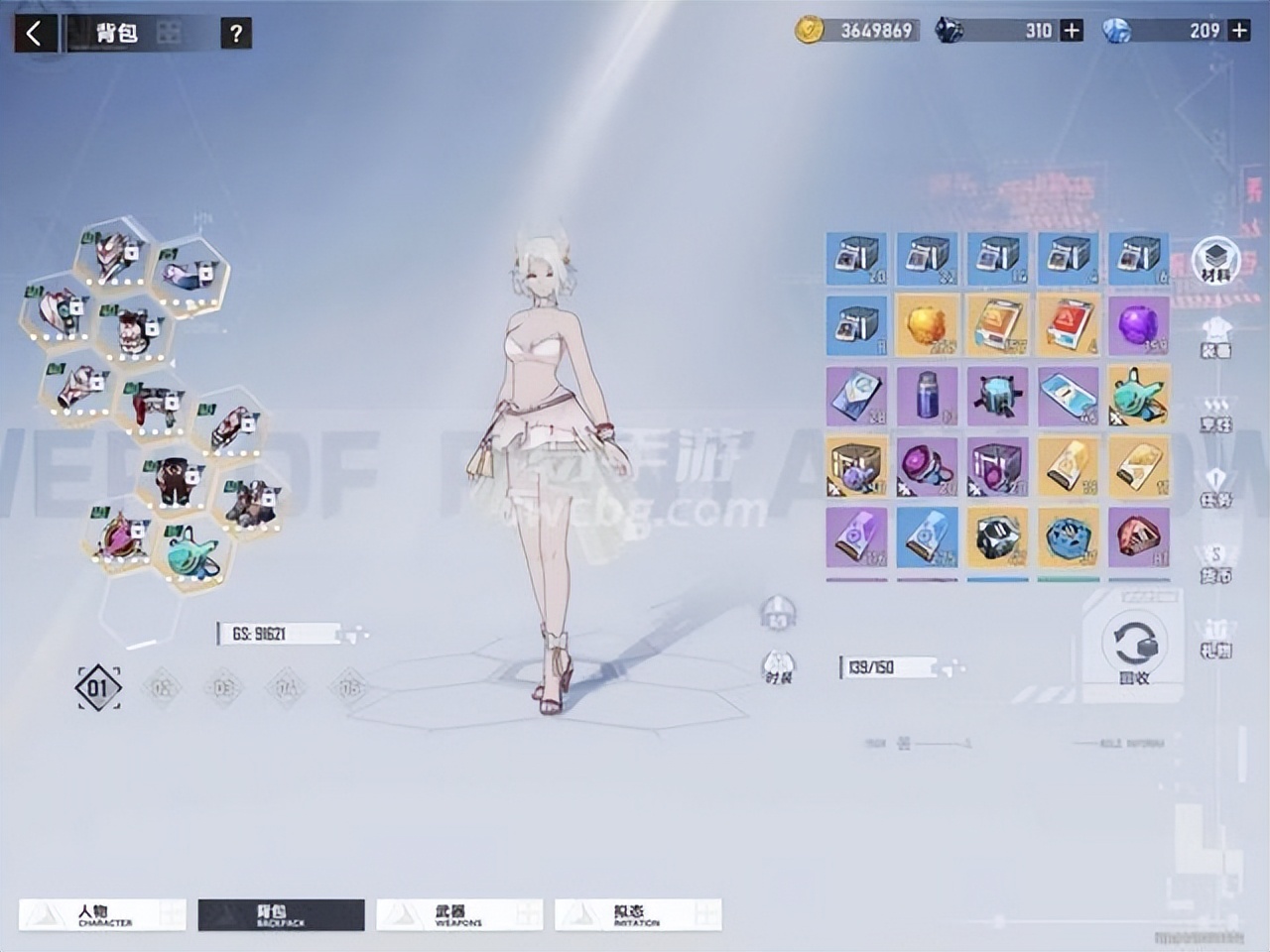Image resolution: width=1270 pixels, height=952 pixels.
Task: Switch to equipment loadout 02
Action: click(162, 687)
